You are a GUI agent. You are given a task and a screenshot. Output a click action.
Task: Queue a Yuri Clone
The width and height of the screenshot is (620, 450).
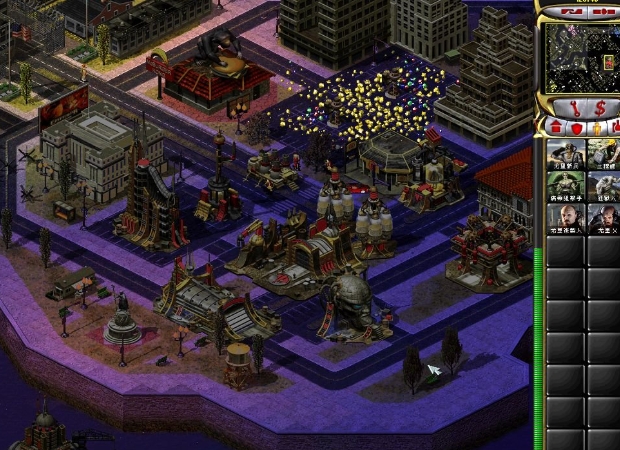point(565,220)
